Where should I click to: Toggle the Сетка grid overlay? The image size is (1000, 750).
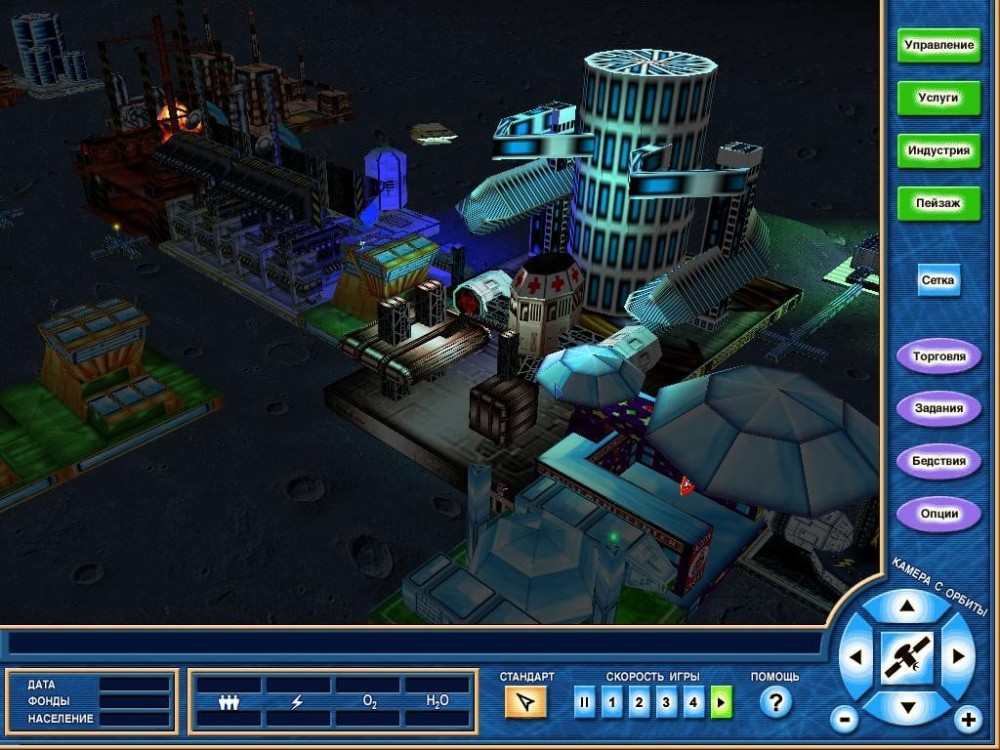(938, 281)
